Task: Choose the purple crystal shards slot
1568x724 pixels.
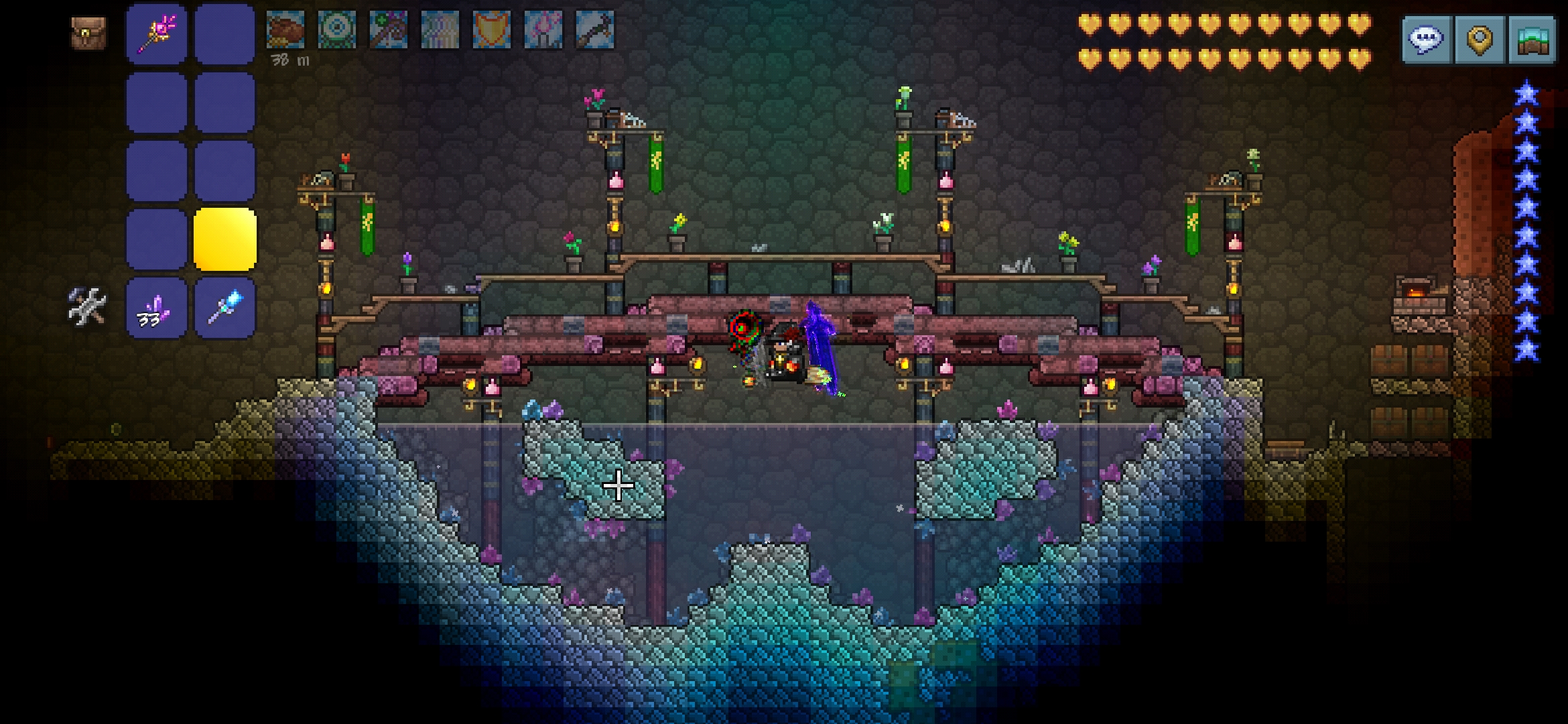Action: click(x=156, y=308)
